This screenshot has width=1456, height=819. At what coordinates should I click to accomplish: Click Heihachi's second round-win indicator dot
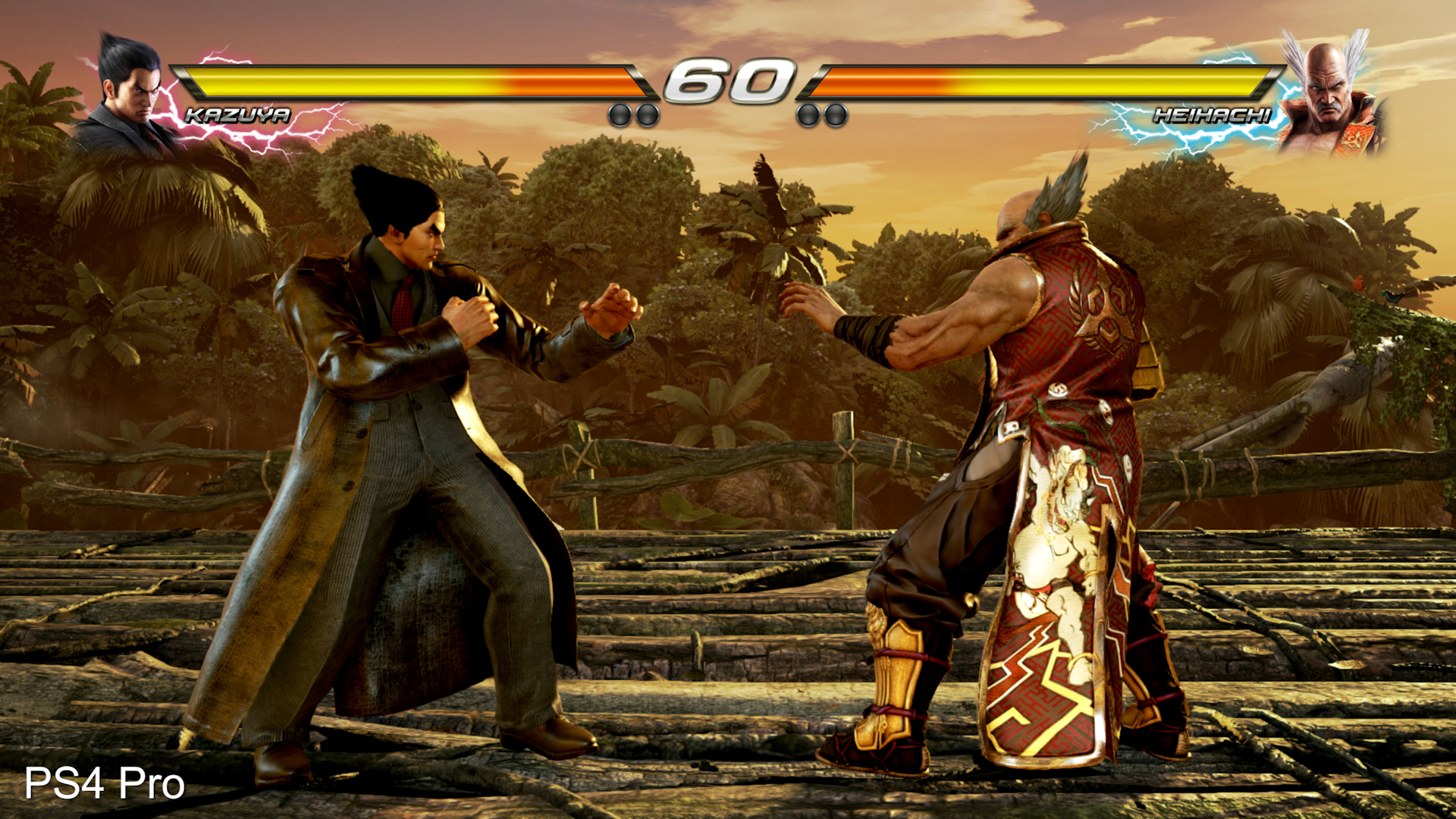pyautogui.click(x=834, y=114)
